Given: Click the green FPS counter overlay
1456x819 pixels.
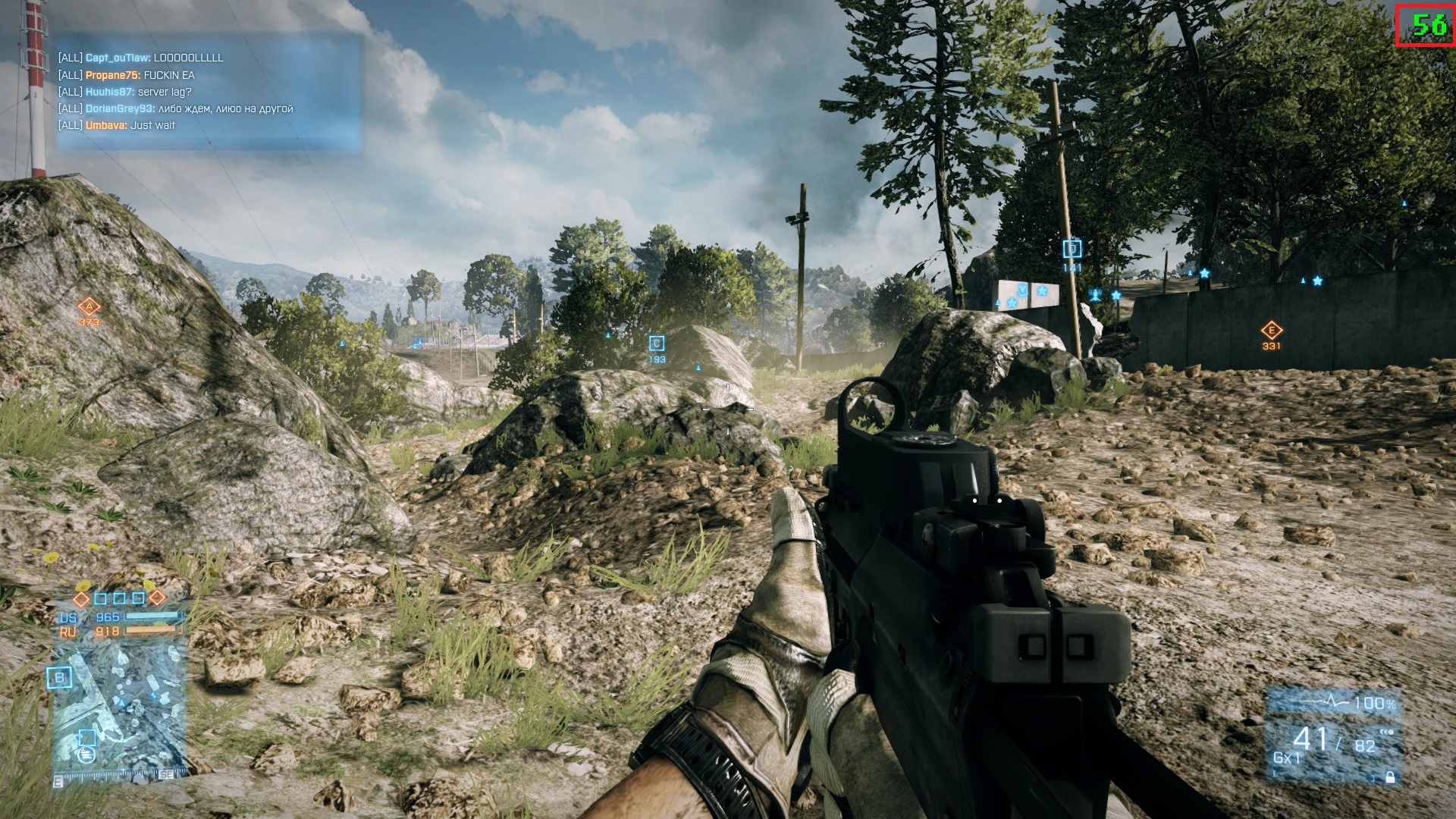Looking at the screenshot, I should tap(1426, 25).
